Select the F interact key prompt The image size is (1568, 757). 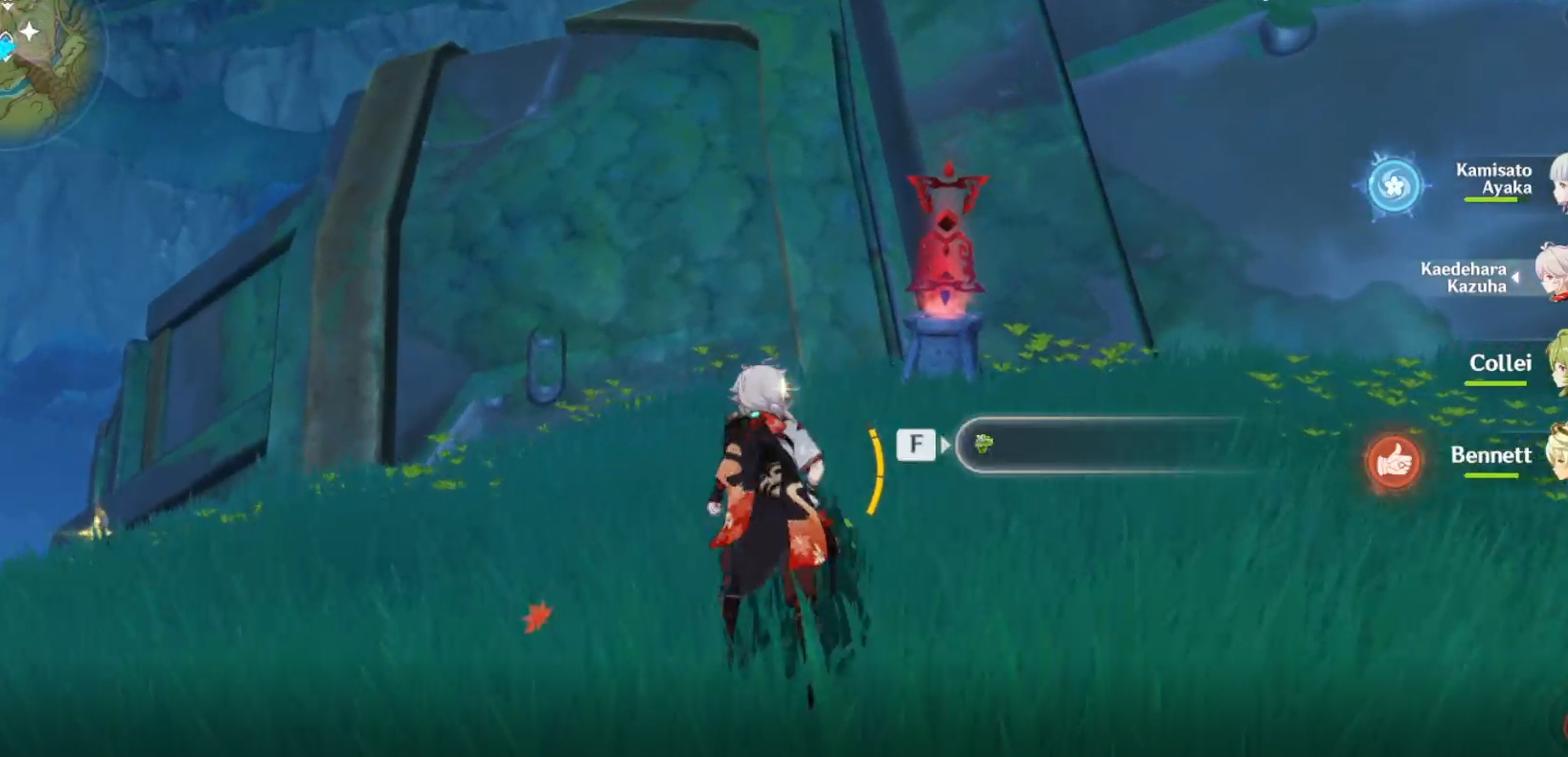[x=918, y=444]
